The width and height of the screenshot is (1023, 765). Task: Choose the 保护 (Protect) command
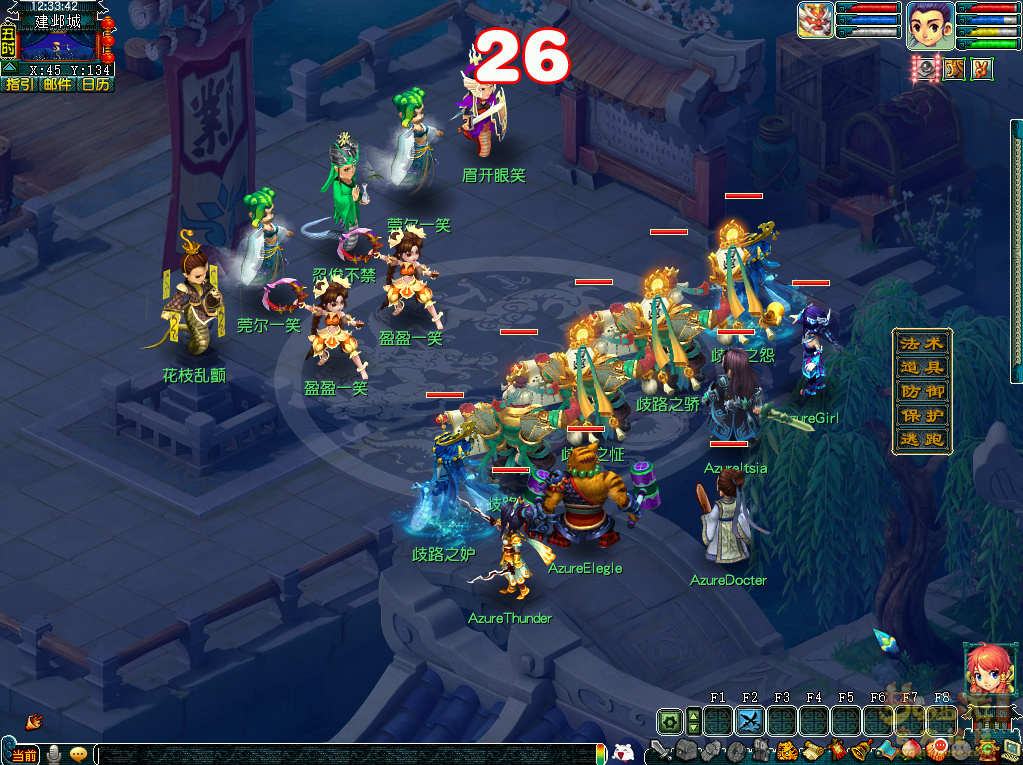[x=921, y=416]
